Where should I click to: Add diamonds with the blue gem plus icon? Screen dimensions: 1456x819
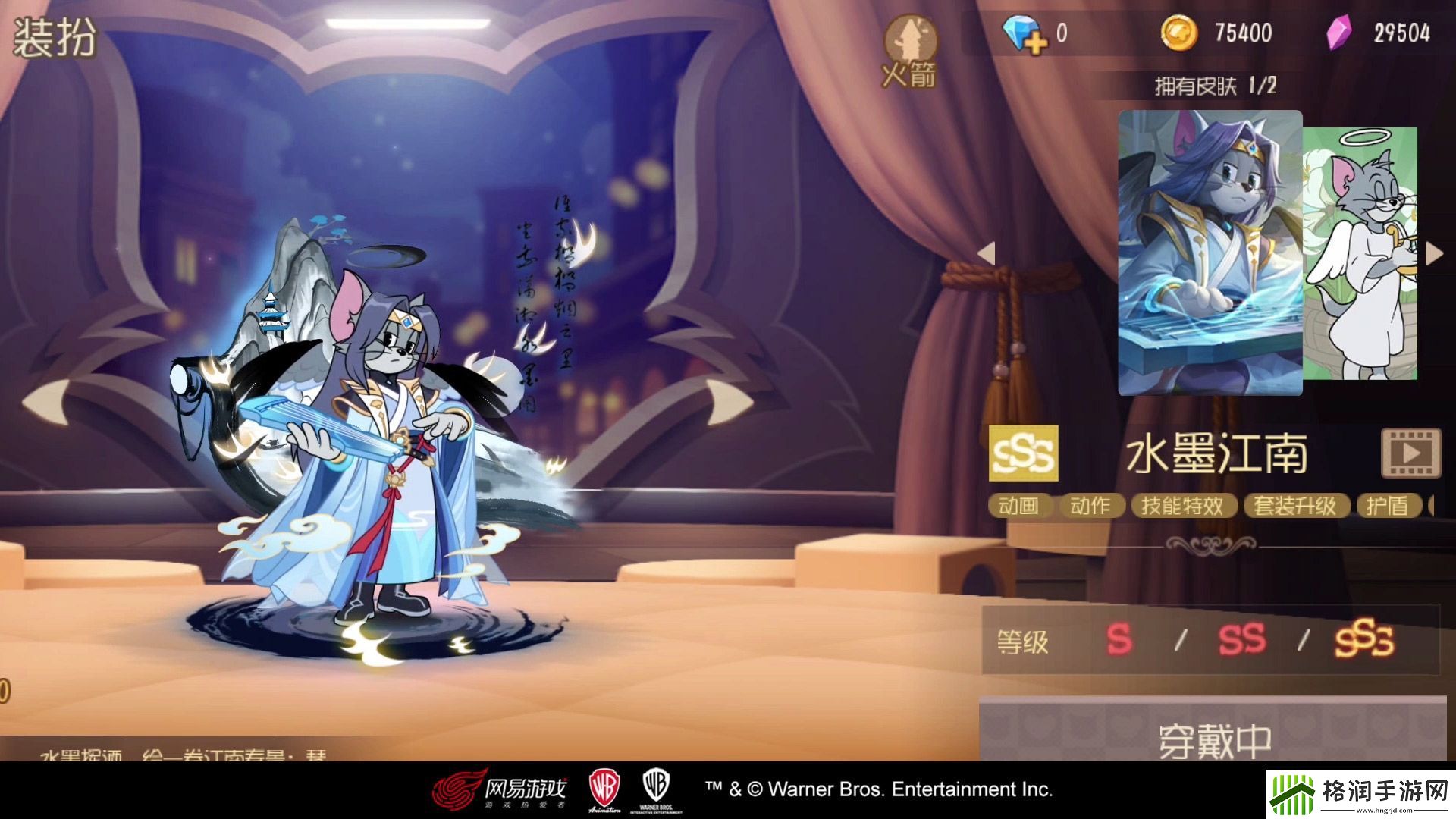coord(1025,33)
